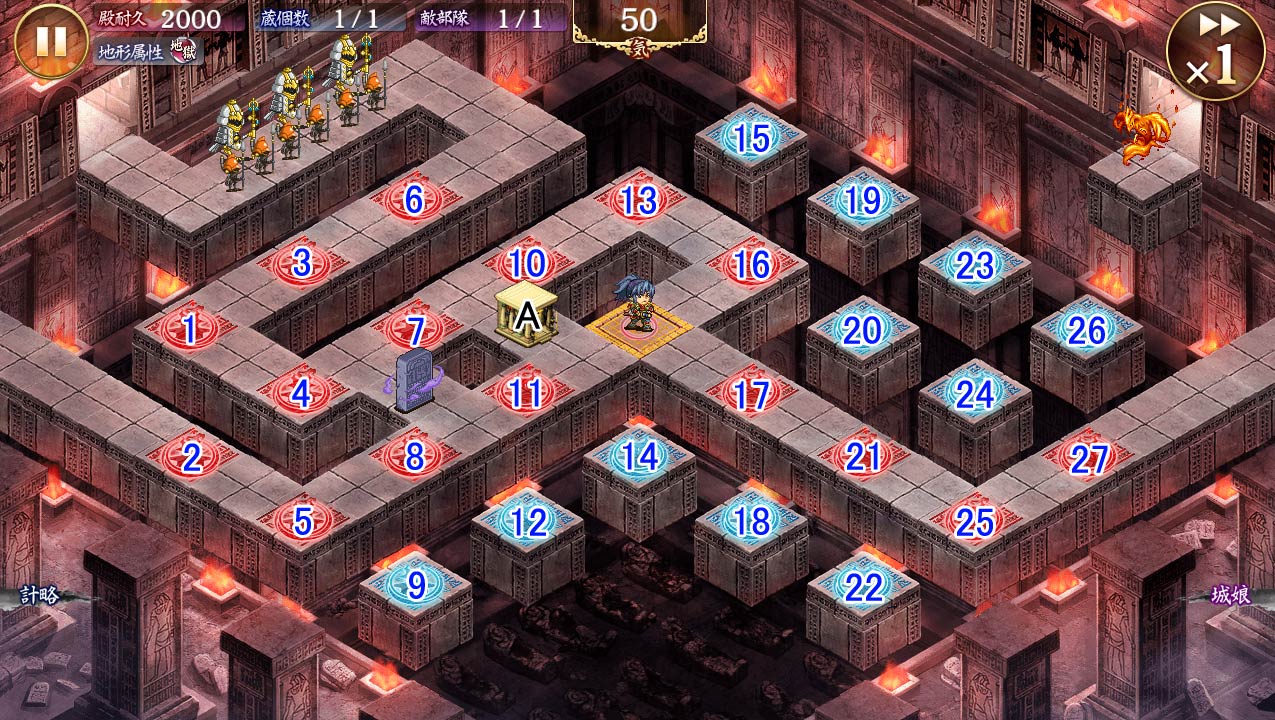Choose red placement tile 17

pyautogui.click(x=751, y=395)
